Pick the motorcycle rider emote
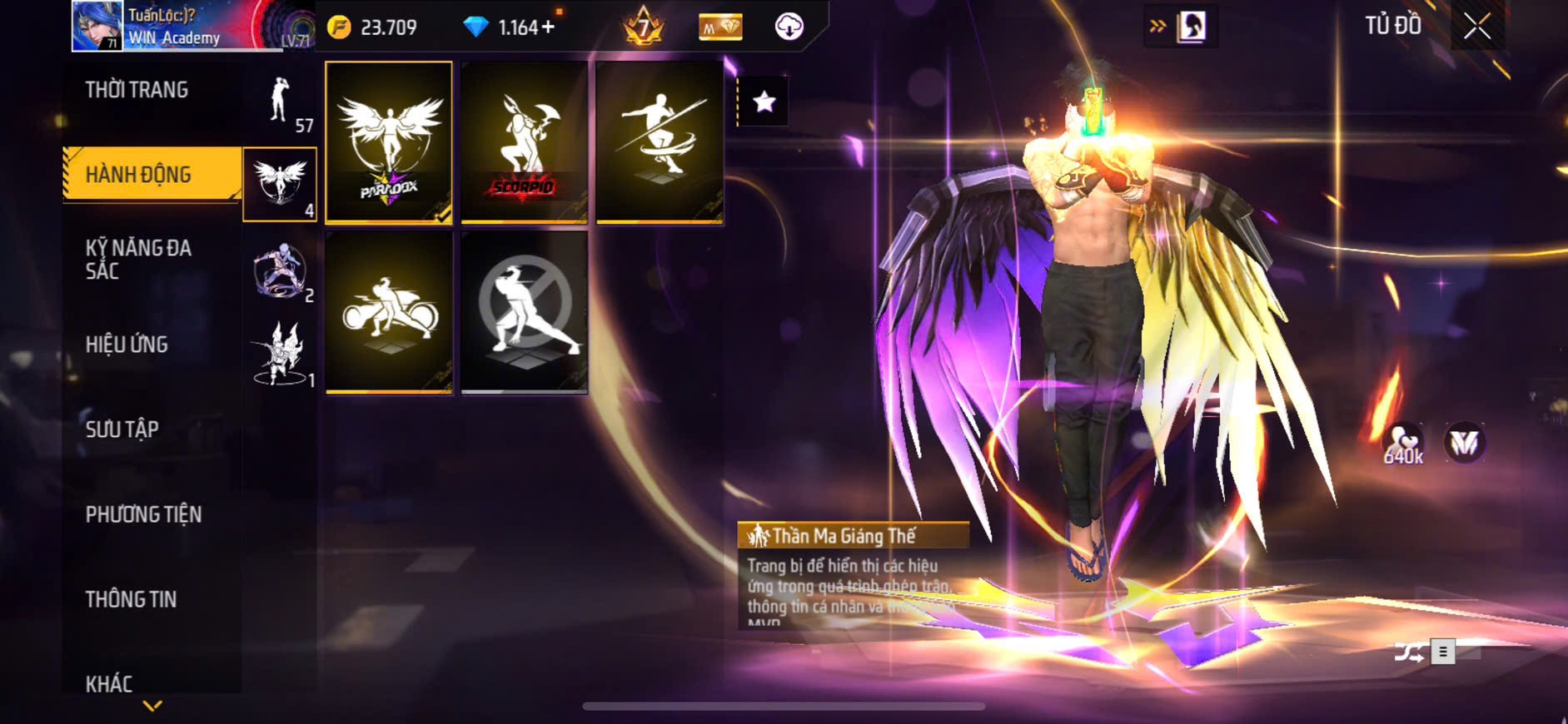The image size is (1568, 724). coord(389,312)
